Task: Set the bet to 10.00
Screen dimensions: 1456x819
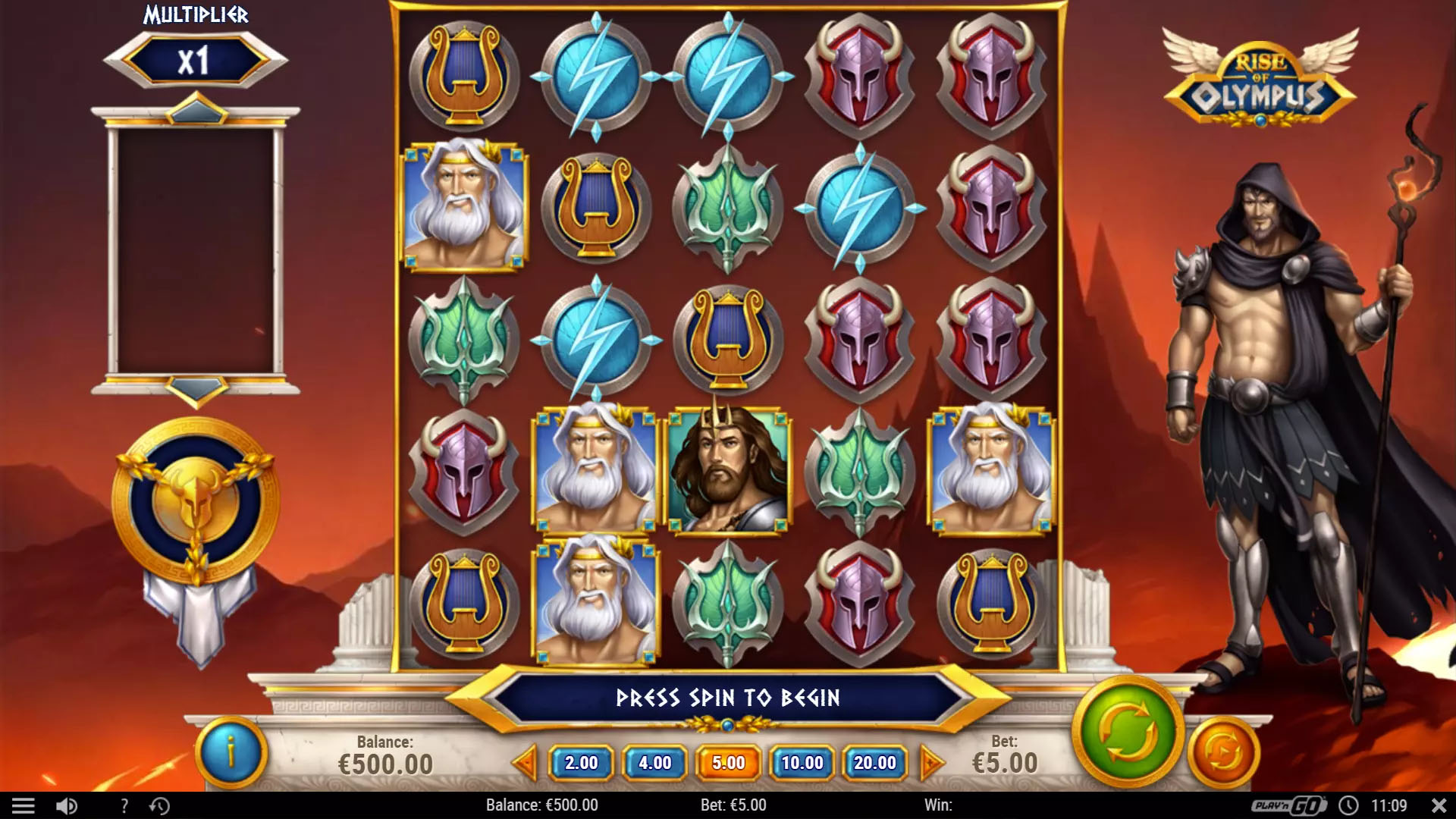Action: [x=802, y=763]
